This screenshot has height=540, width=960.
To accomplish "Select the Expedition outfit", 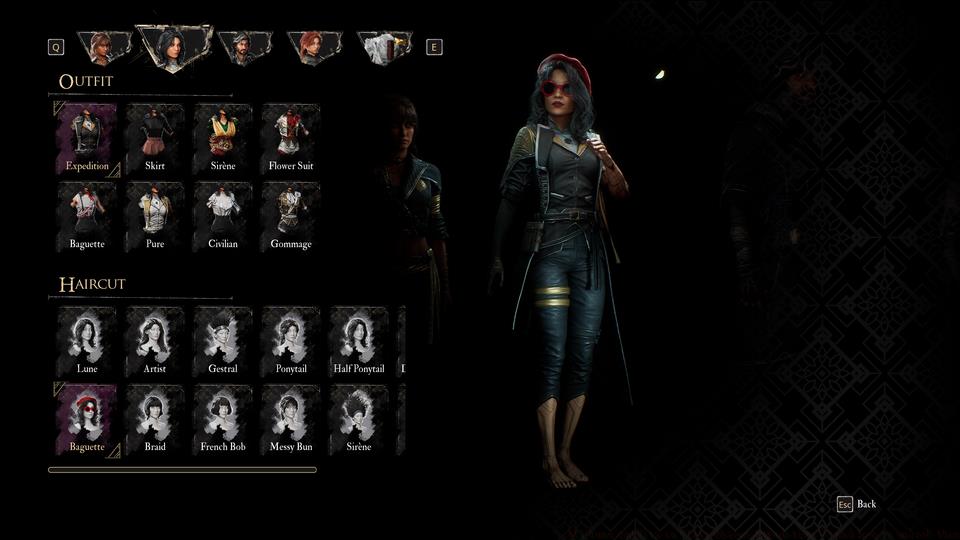I will click(87, 138).
